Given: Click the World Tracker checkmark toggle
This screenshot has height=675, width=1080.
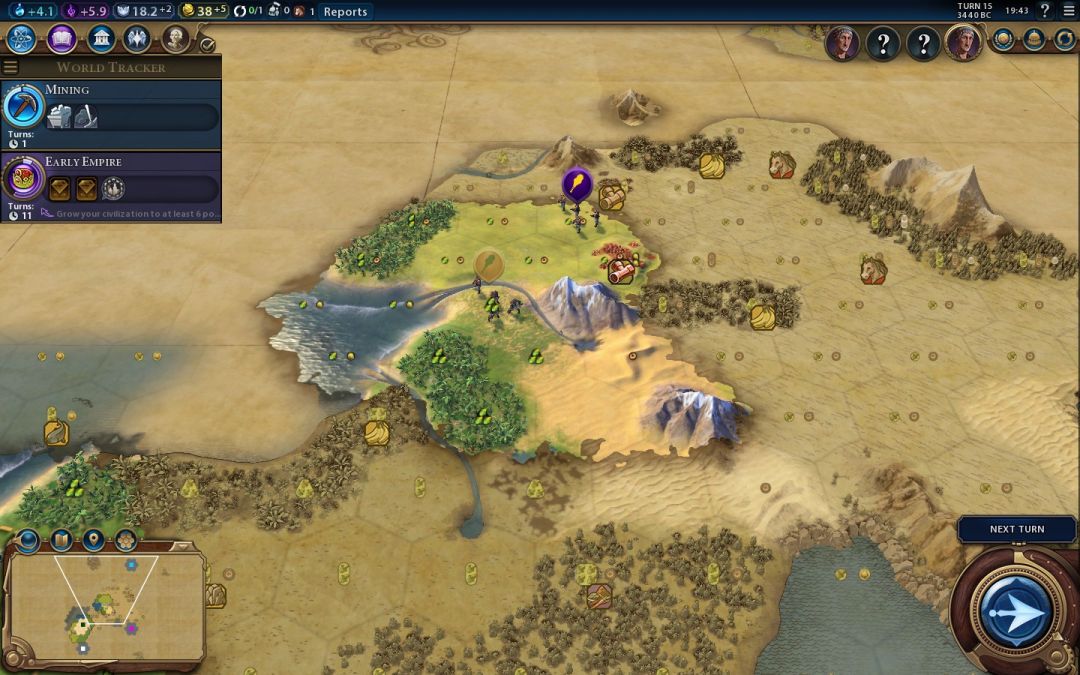Looking at the screenshot, I should 207,45.
